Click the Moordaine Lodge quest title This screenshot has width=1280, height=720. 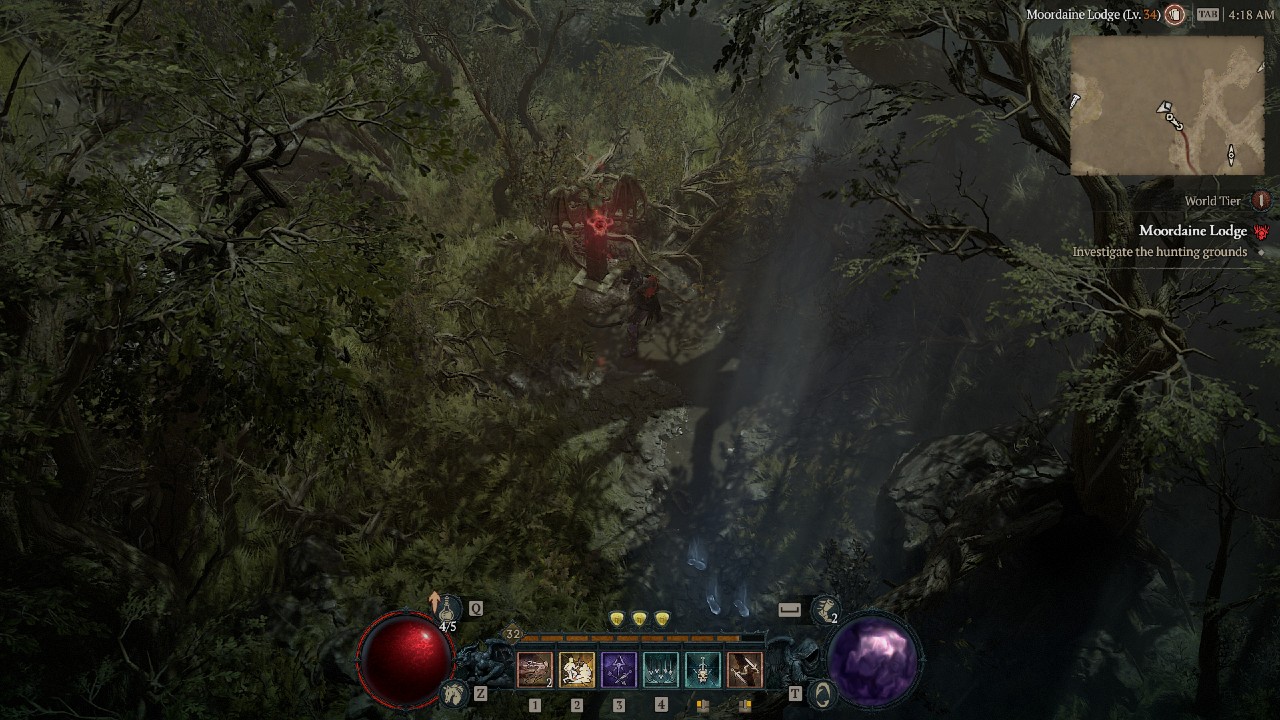coord(1193,232)
